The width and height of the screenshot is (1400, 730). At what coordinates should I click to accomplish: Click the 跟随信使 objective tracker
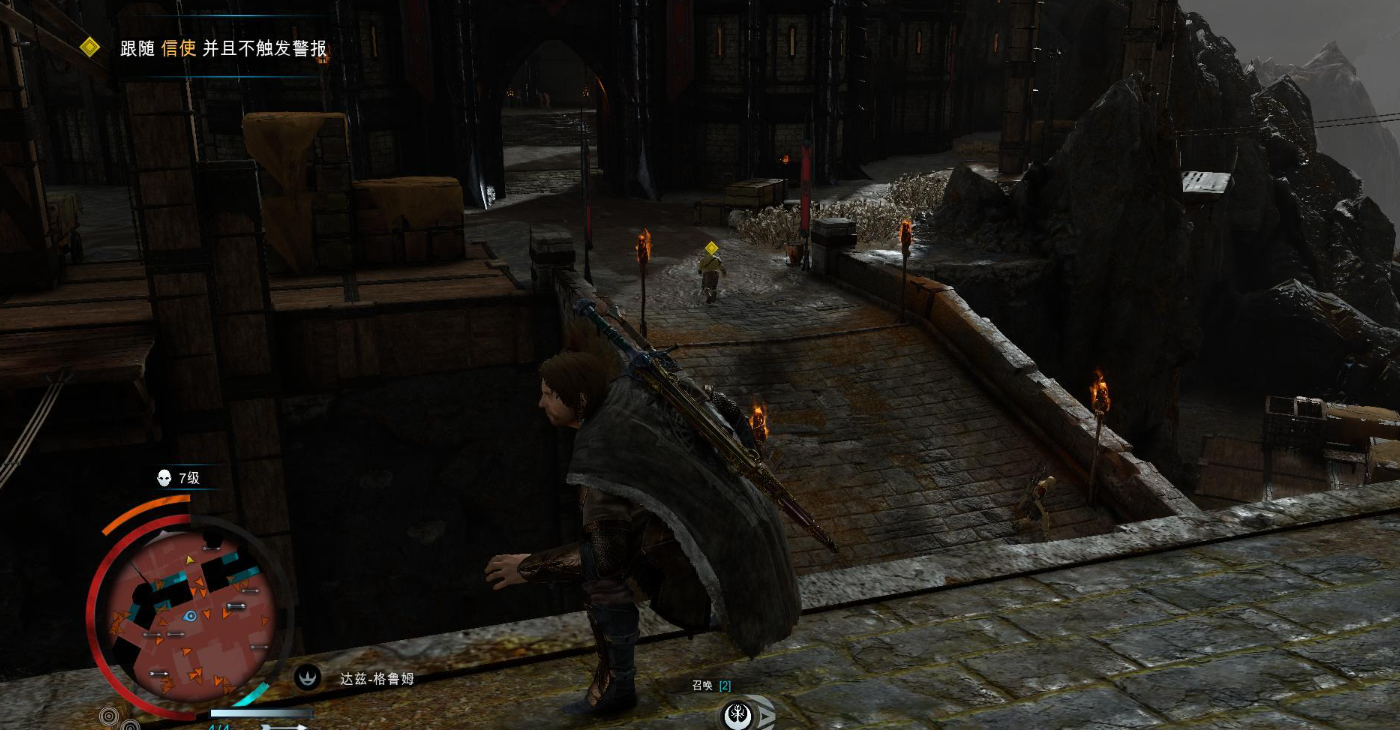click(222, 48)
